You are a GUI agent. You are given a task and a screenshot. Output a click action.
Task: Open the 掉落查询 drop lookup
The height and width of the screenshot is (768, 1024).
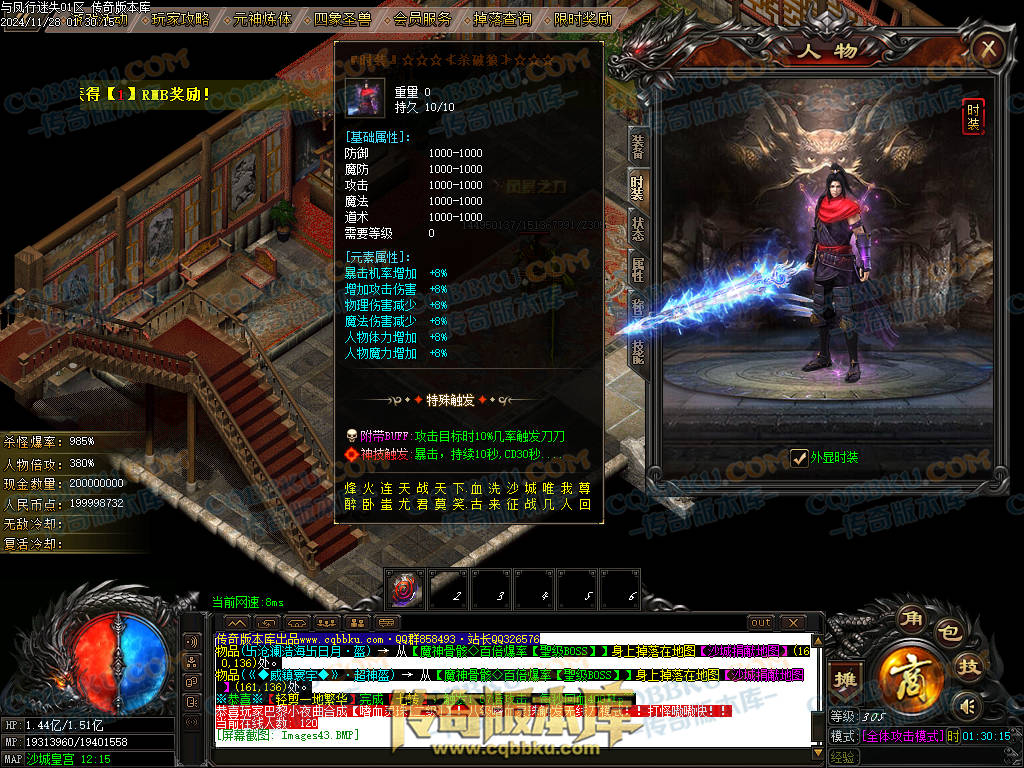point(502,18)
